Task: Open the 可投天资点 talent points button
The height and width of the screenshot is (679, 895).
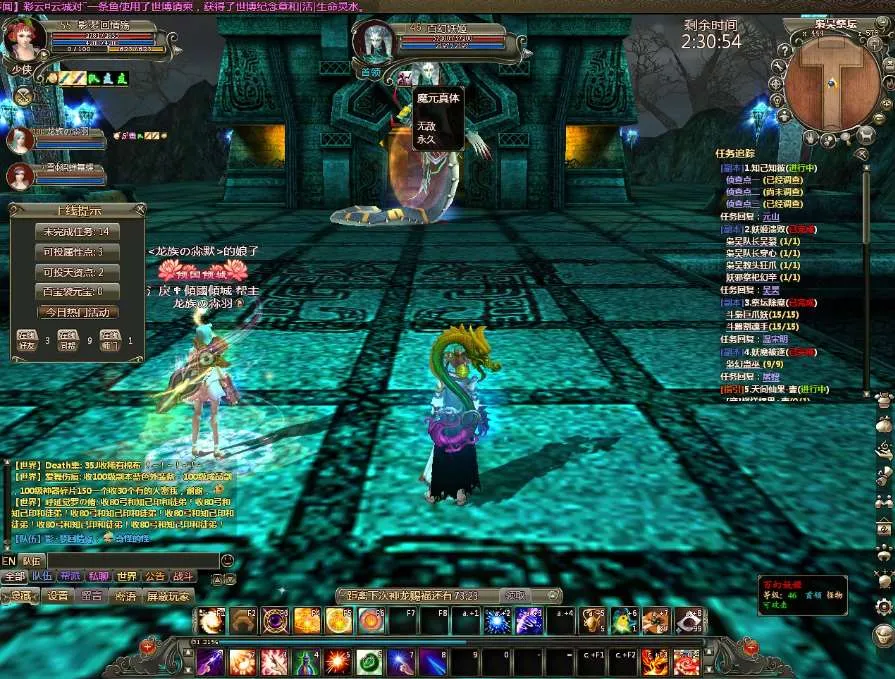Action: tap(76, 272)
